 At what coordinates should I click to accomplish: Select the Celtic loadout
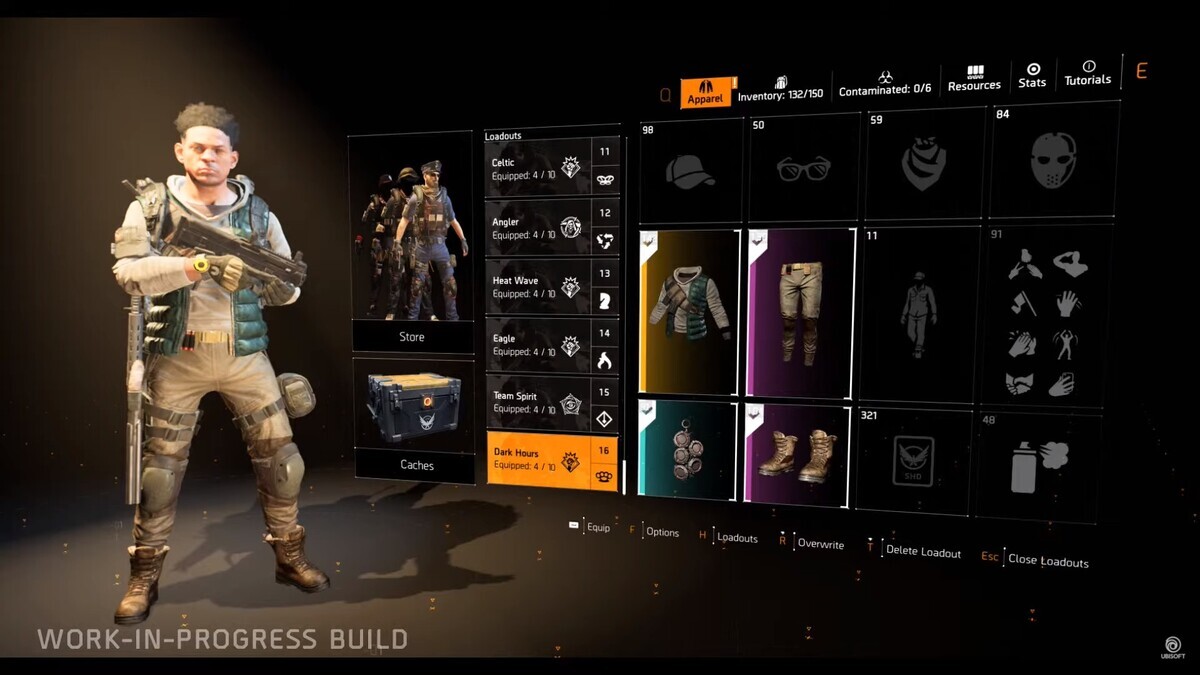[x=540, y=167]
